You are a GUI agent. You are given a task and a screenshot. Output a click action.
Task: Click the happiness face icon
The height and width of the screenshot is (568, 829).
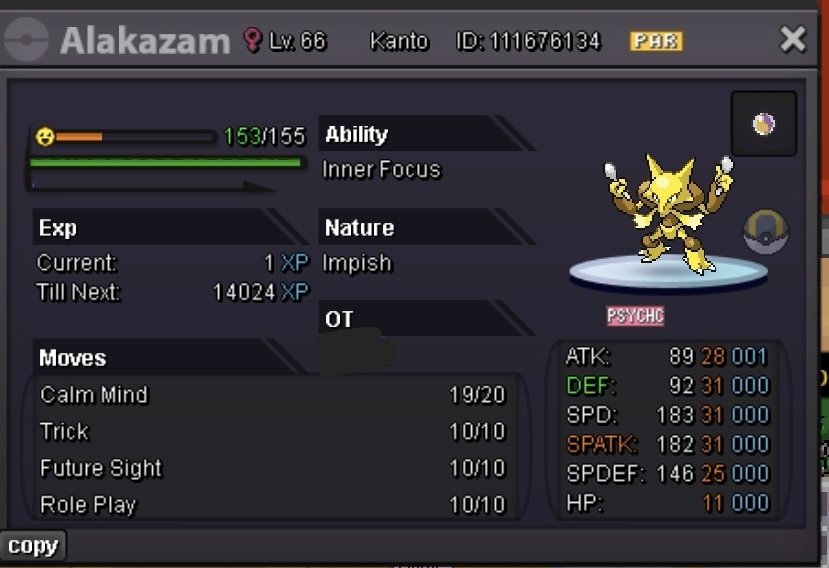[45, 136]
